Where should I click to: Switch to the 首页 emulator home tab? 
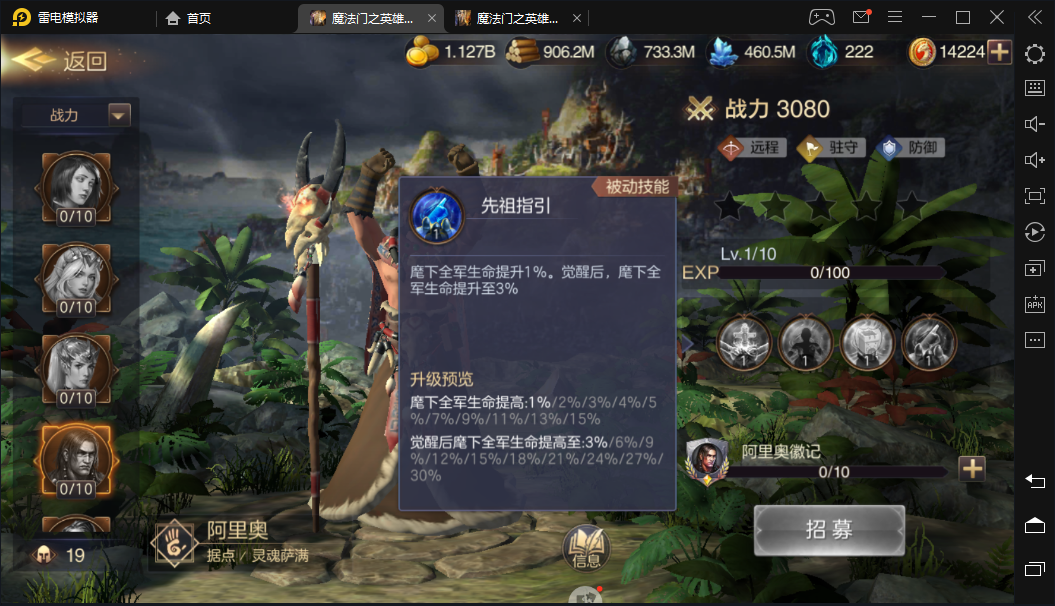[189, 18]
